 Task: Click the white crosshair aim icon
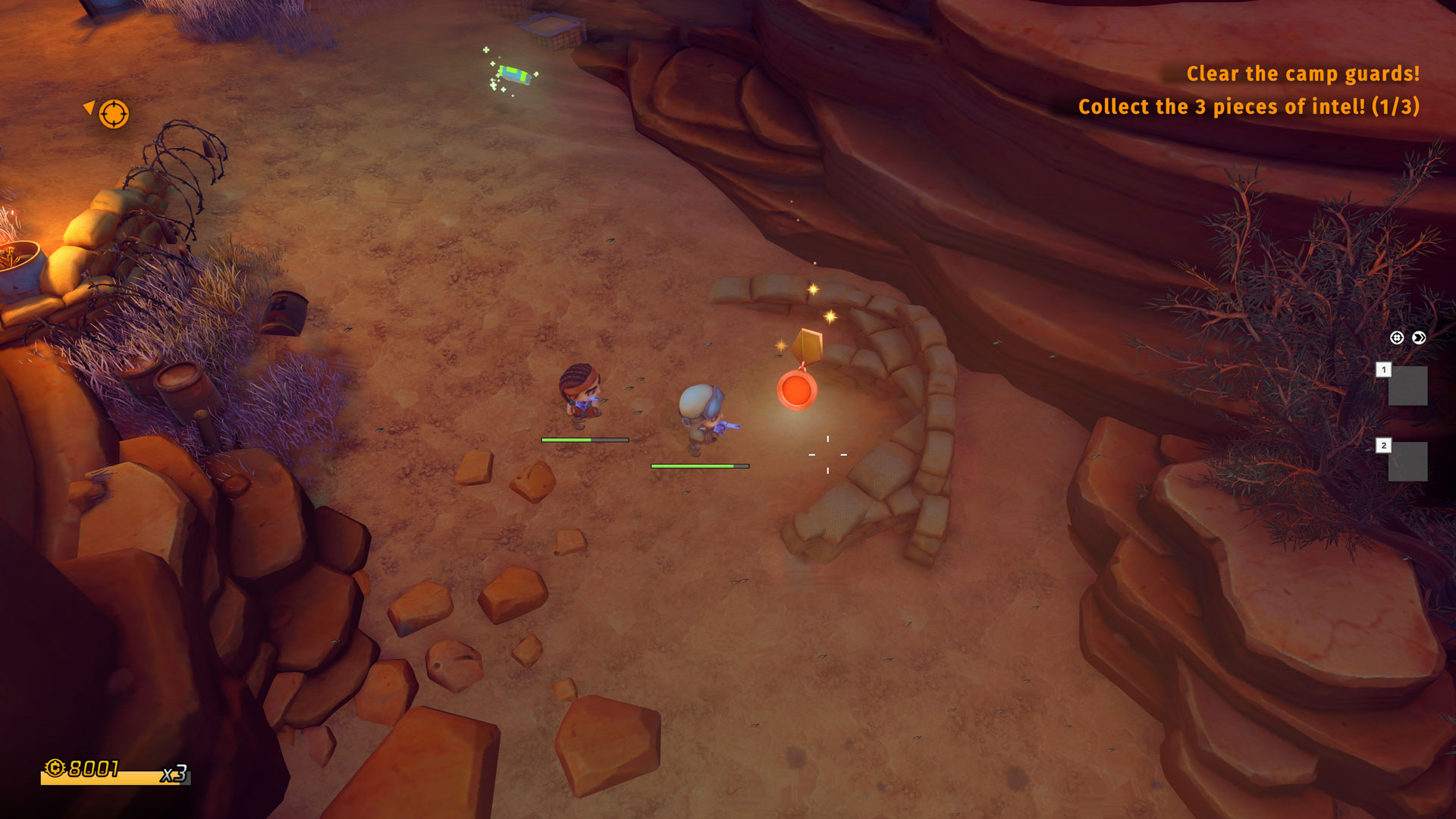tap(1397, 338)
